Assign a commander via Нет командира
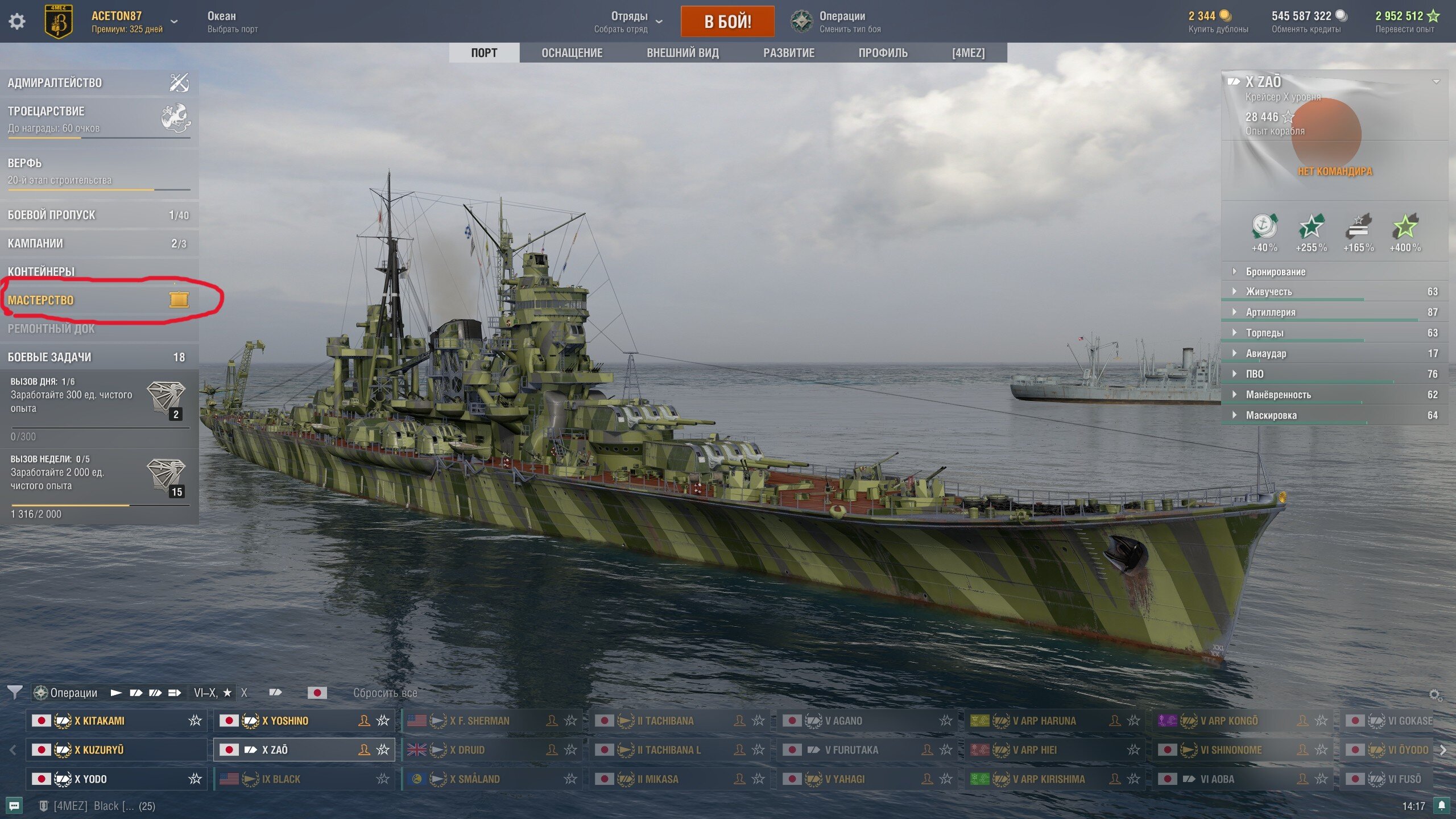Screen dimensions: 1456x819 [x=1334, y=171]
